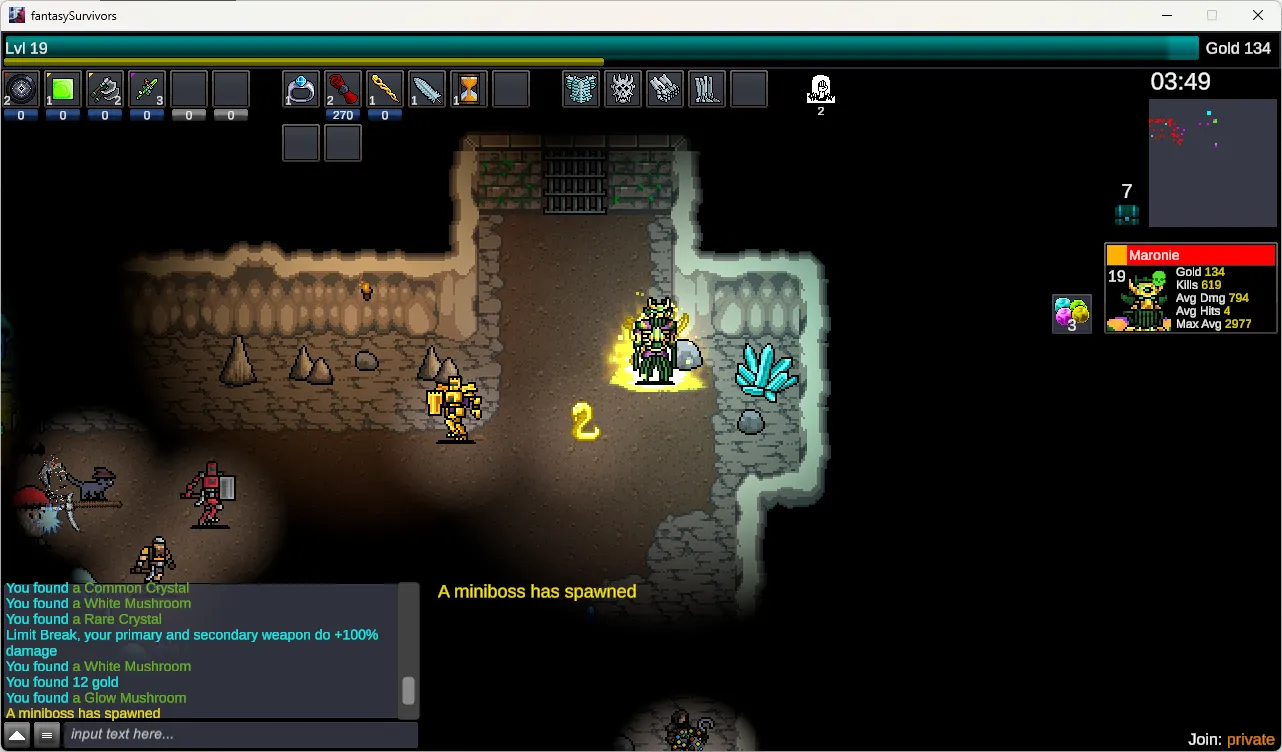Open the minimap
Screen dimensions: 1282x752
coord(1212,162)
